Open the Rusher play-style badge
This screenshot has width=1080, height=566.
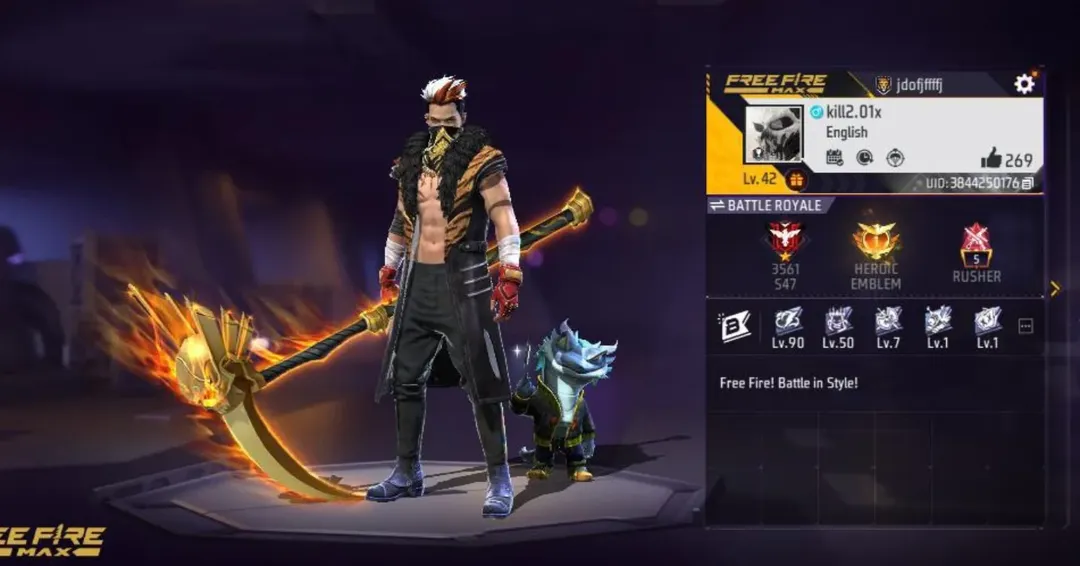pyautogui.click(x=976, y=244)
